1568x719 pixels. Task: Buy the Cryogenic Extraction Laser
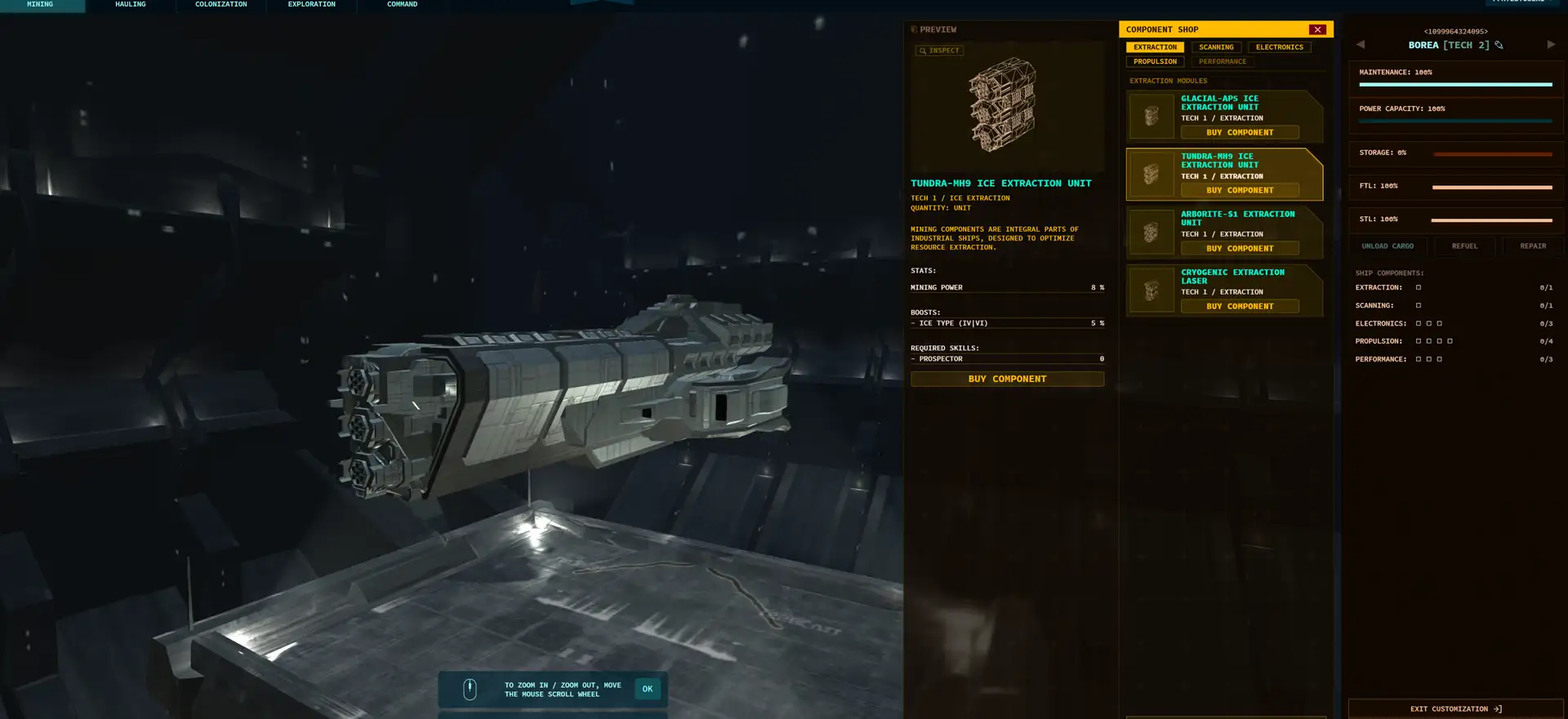pos(1240,306)
